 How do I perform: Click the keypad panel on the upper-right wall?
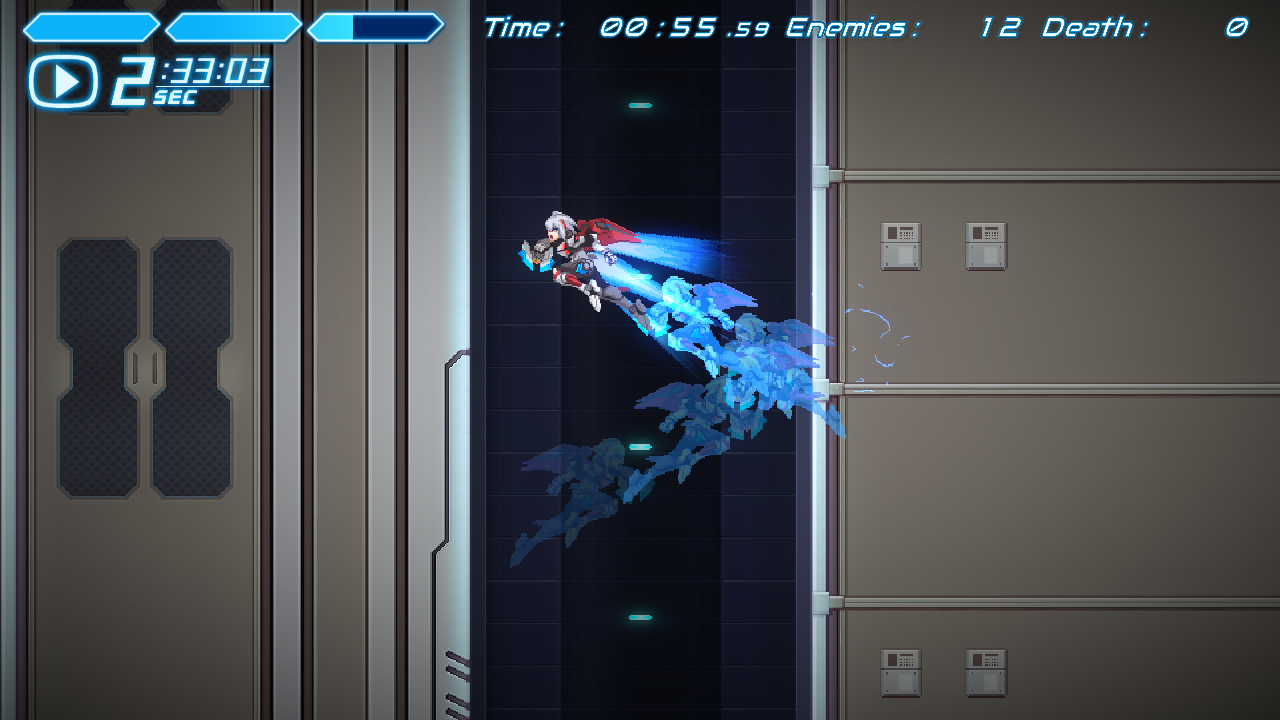[903, 246]
